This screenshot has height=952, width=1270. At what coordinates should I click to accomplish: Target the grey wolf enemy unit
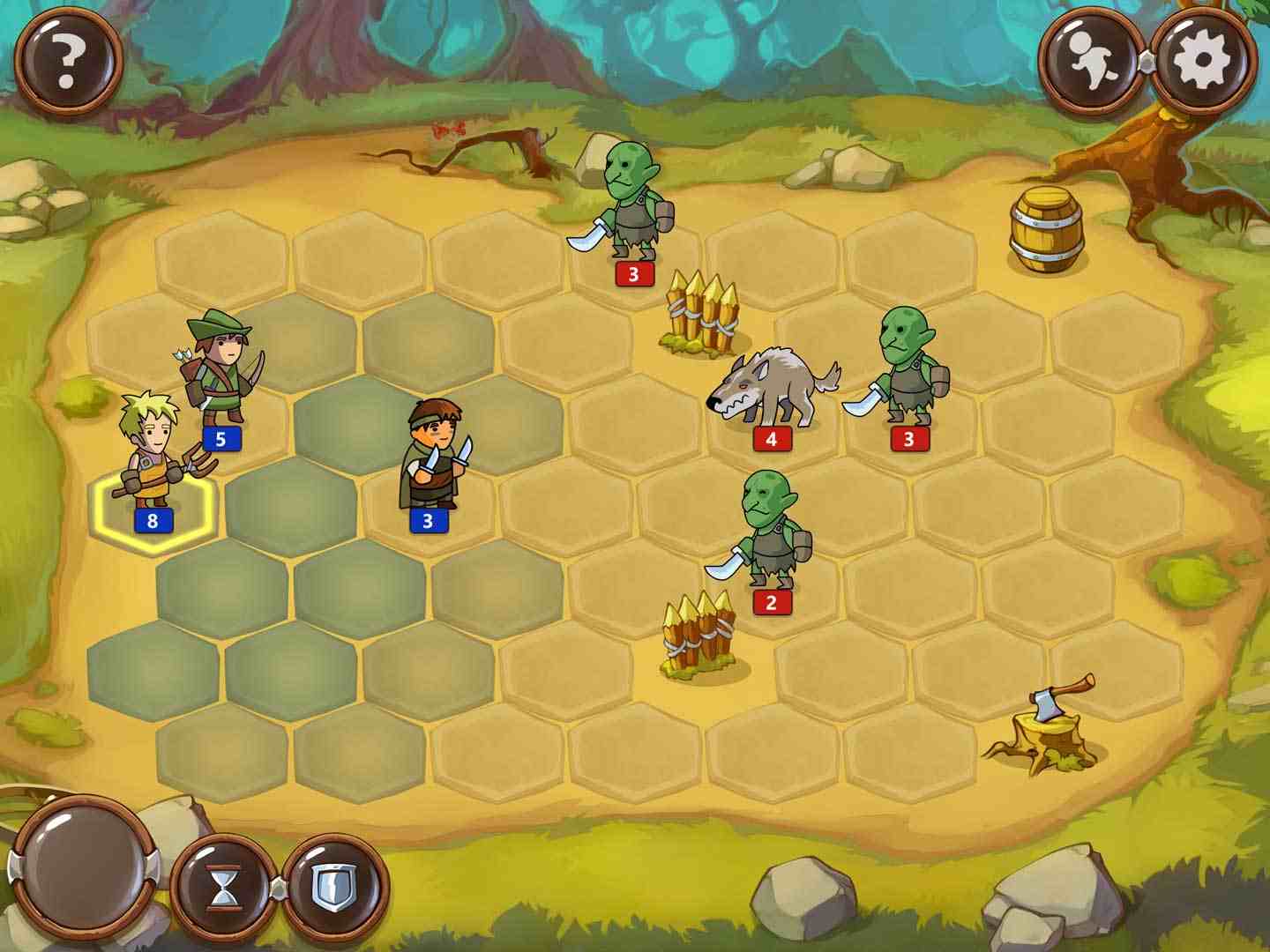(770, 388)
